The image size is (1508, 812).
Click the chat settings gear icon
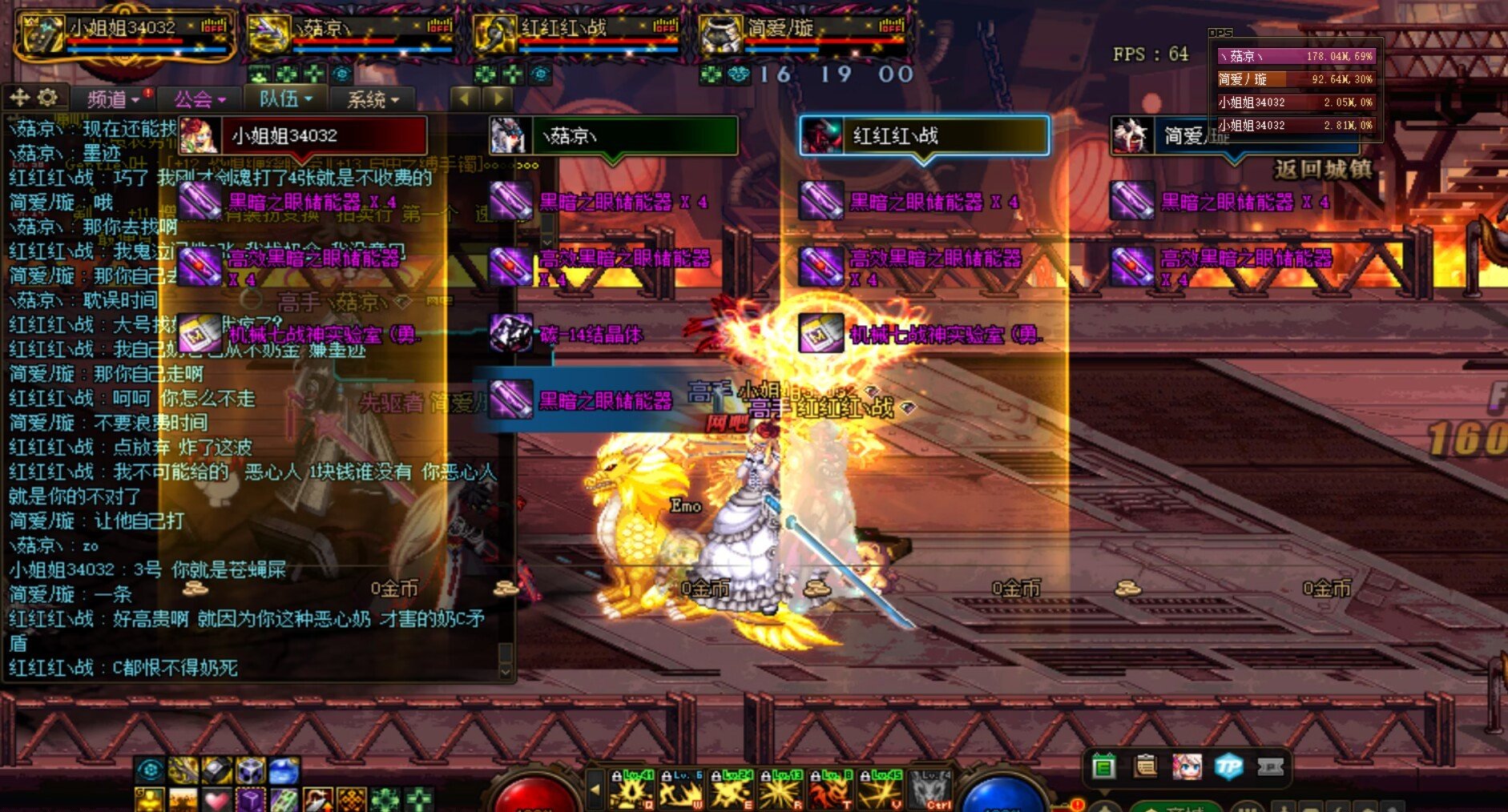coord(47,98)
